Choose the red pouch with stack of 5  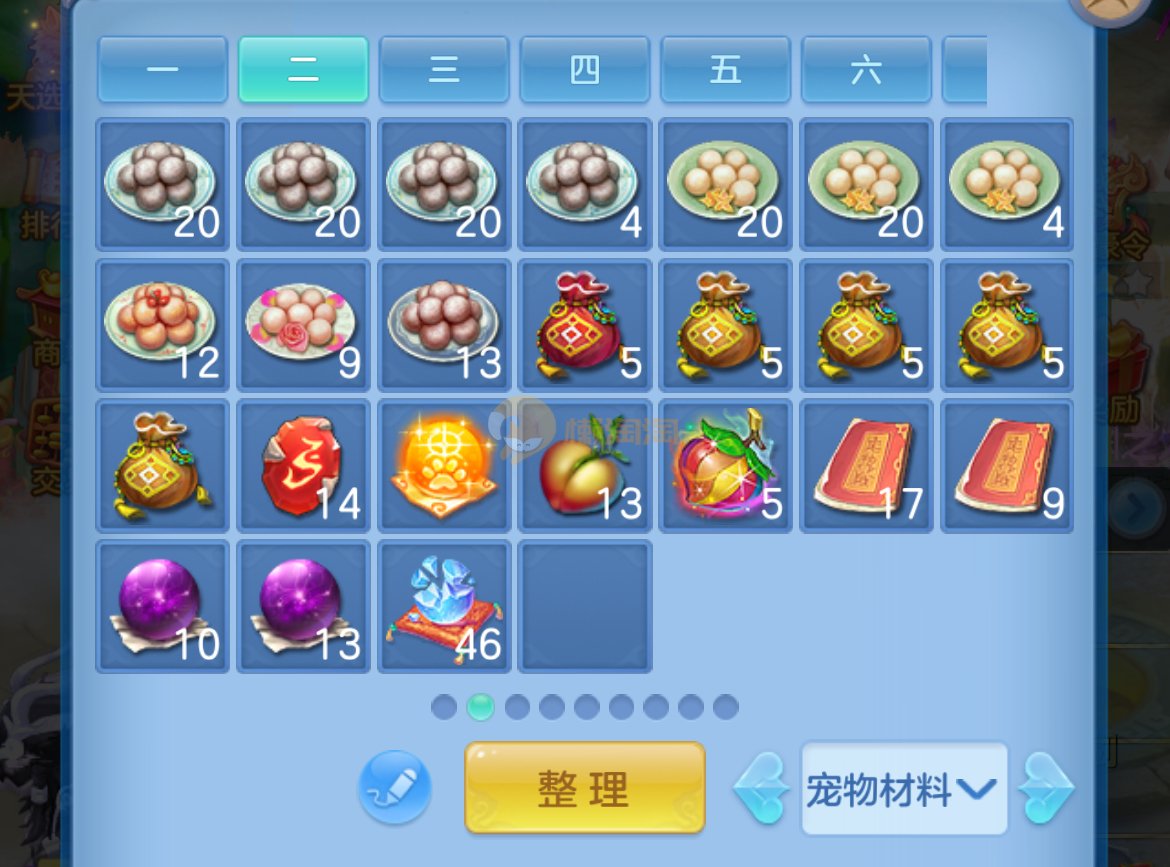pos(585,325)
